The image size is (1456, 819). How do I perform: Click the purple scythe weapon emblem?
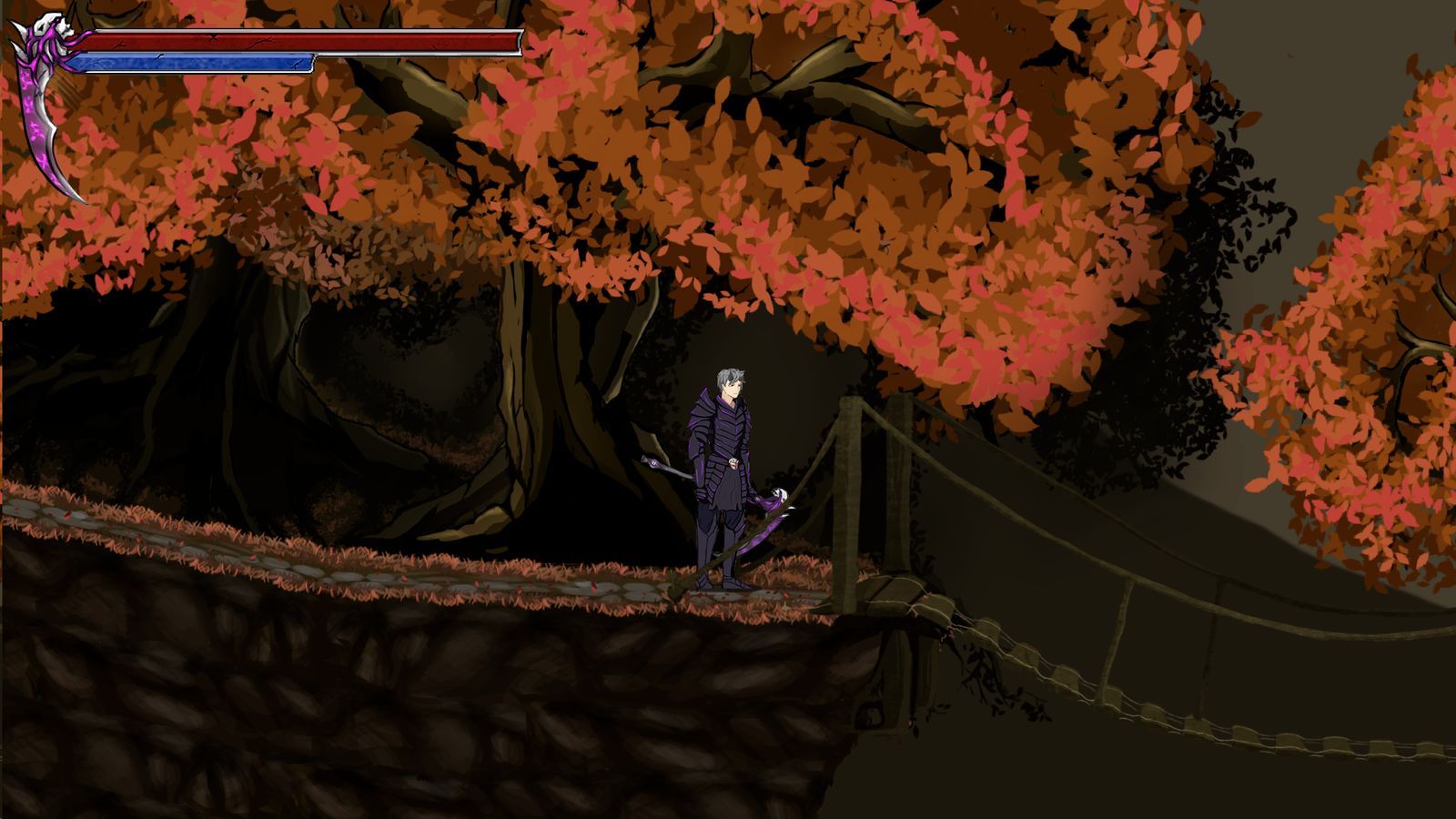pos(44,100)
